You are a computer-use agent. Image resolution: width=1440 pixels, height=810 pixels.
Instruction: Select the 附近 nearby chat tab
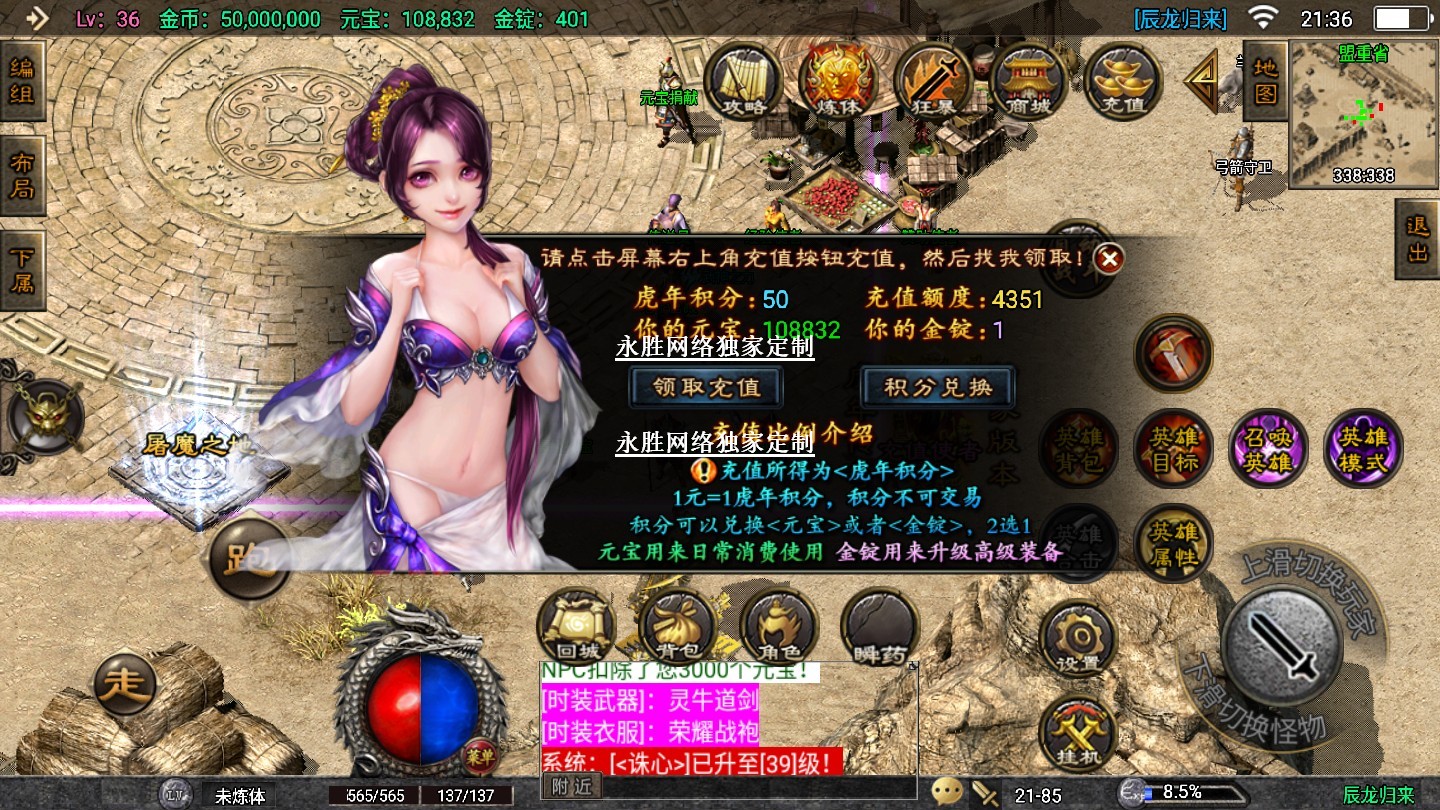tap(572, 787)
